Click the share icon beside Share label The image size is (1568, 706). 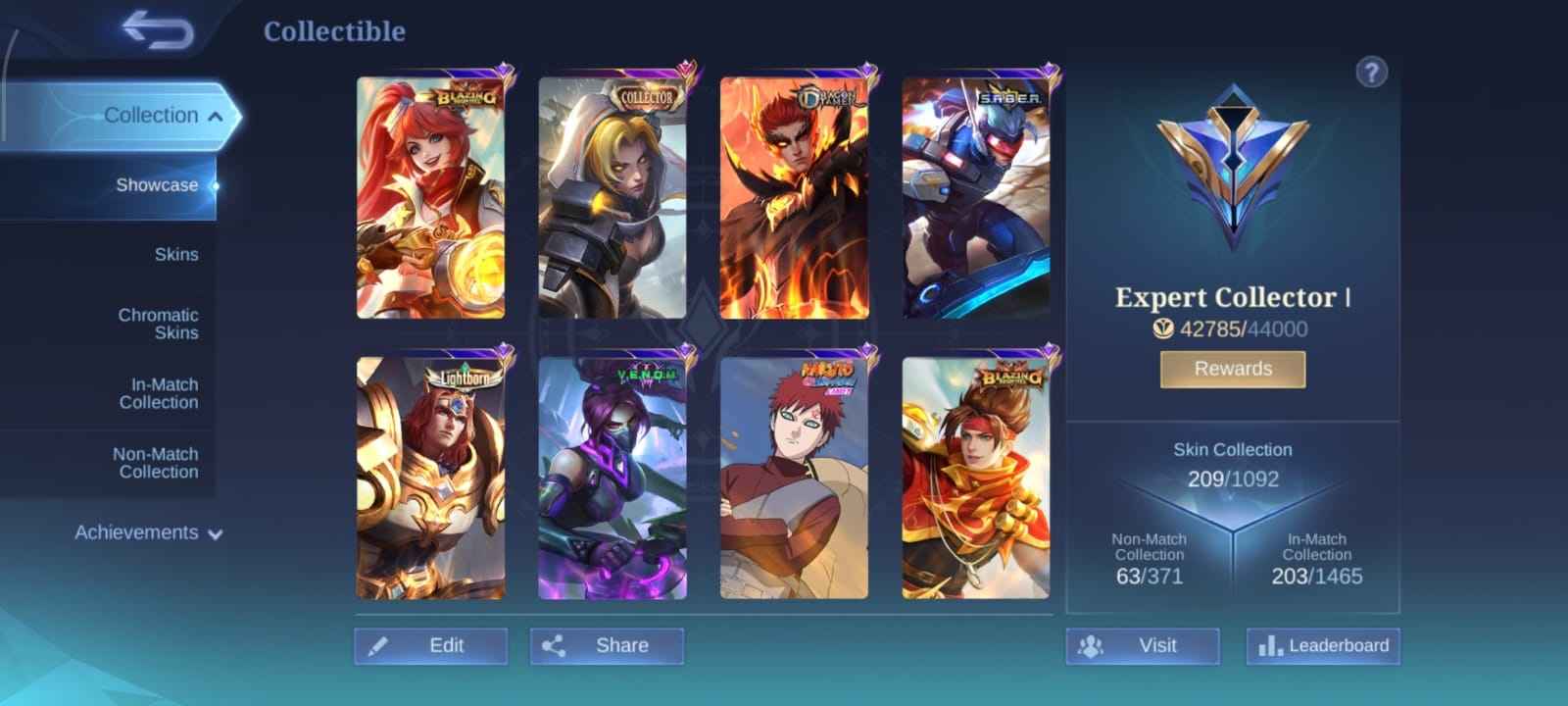[x=557, y=646]
